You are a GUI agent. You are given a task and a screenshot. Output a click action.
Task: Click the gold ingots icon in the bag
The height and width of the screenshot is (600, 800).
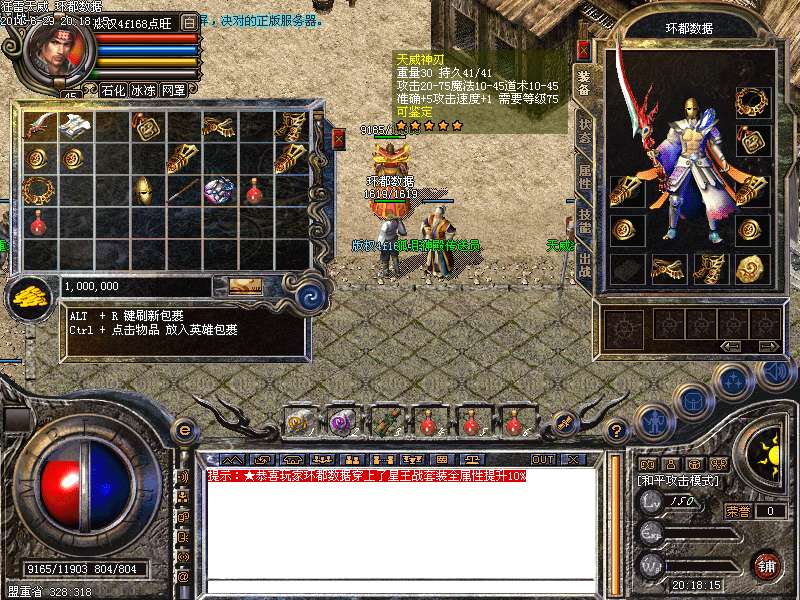pyautogui.click(x=30, y=294)
